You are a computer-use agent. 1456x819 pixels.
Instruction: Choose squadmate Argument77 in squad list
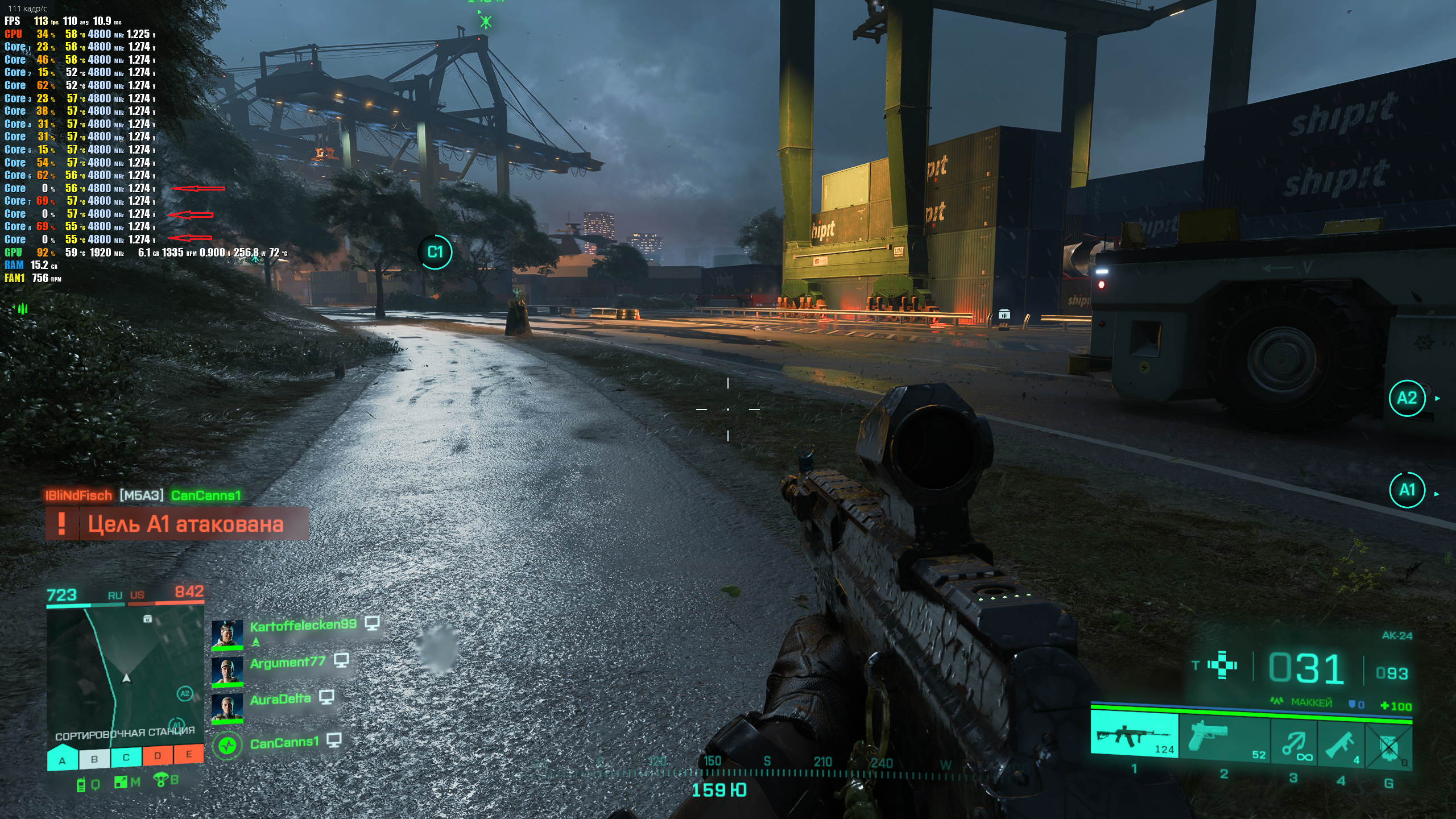click(x=287, y=662)
